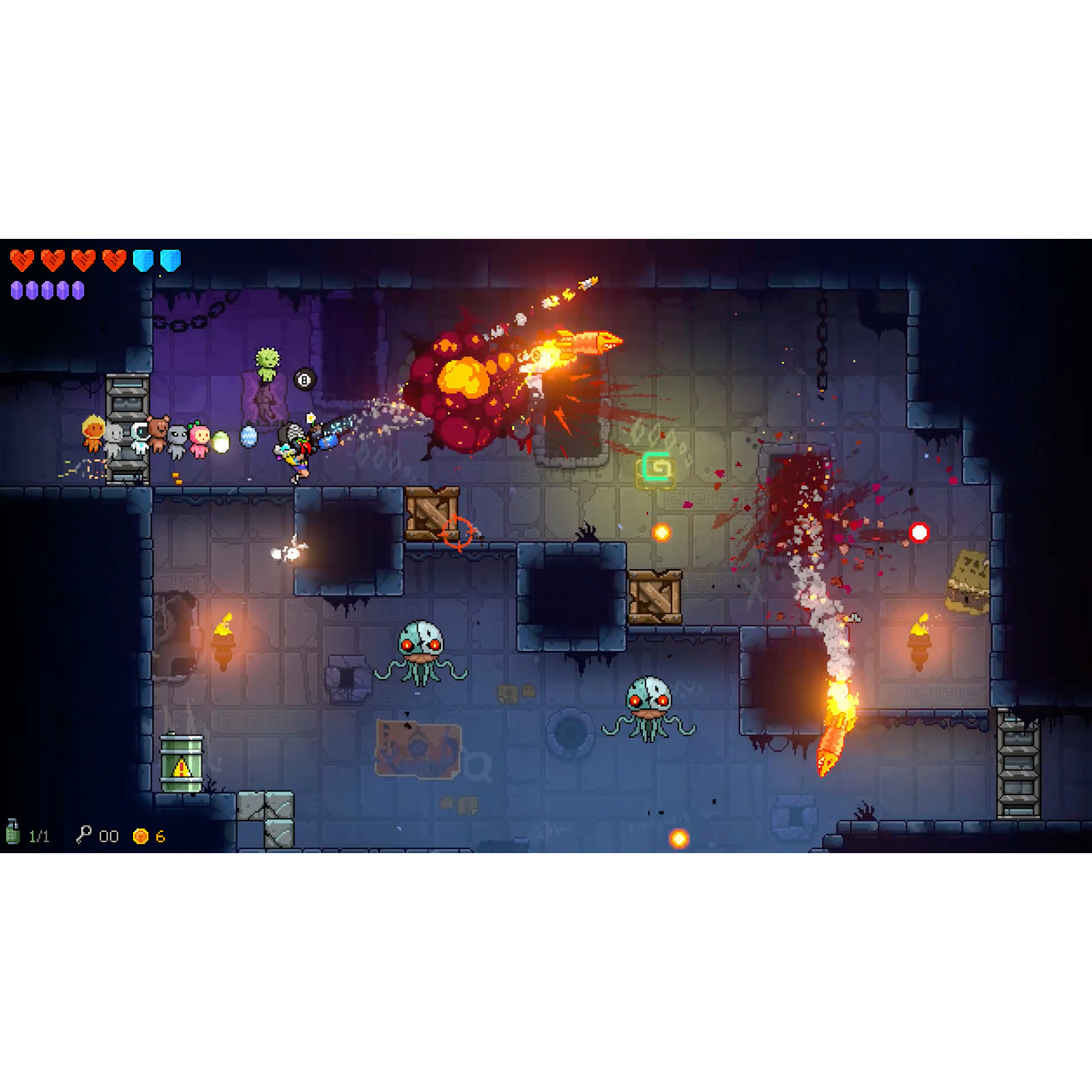
Task: Select the green grenade icon
Action: point(13,833)
